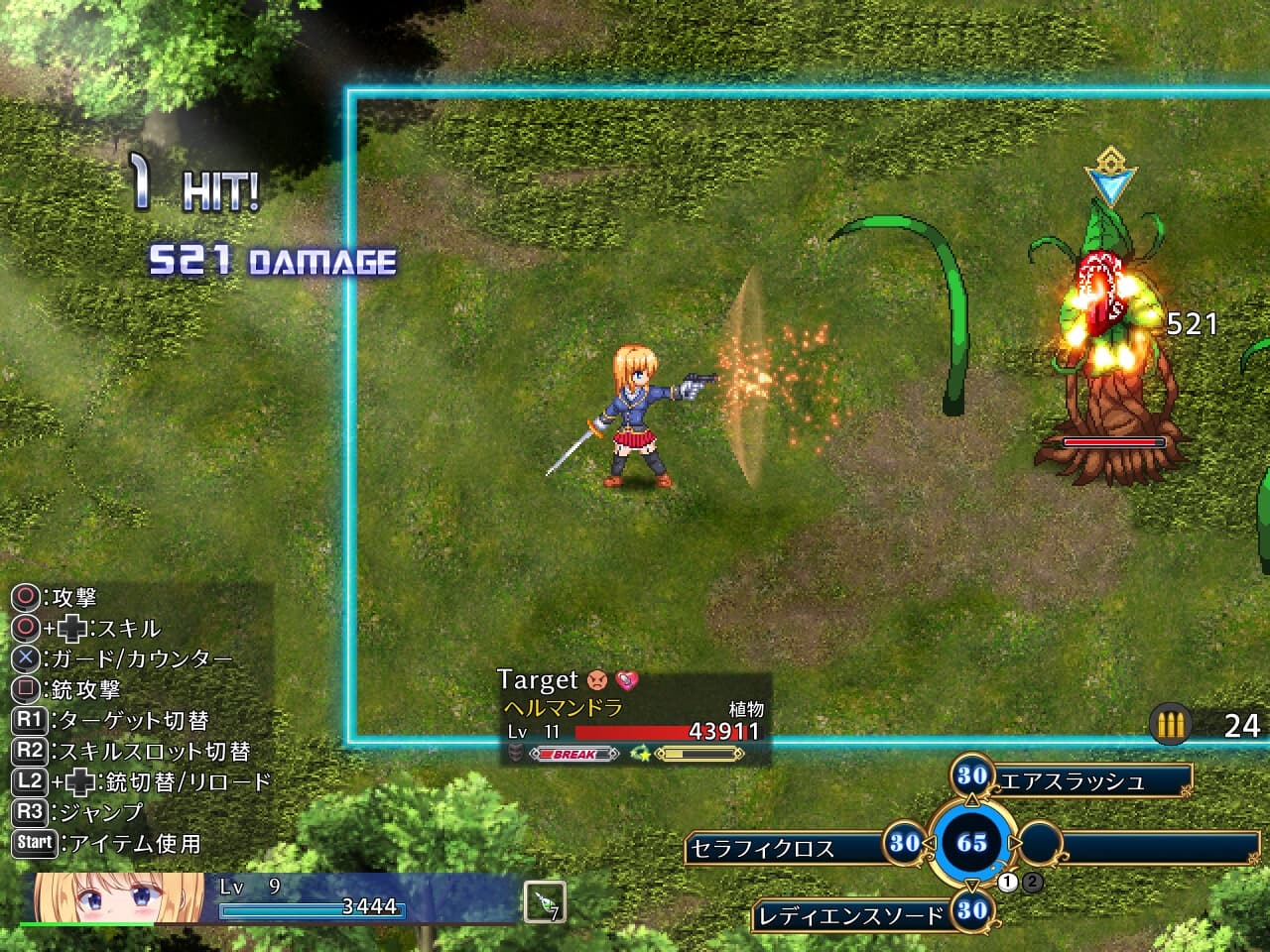
Task: Toggle the star buff icon under the boss HP bar
Action: (x=643, y=753)
